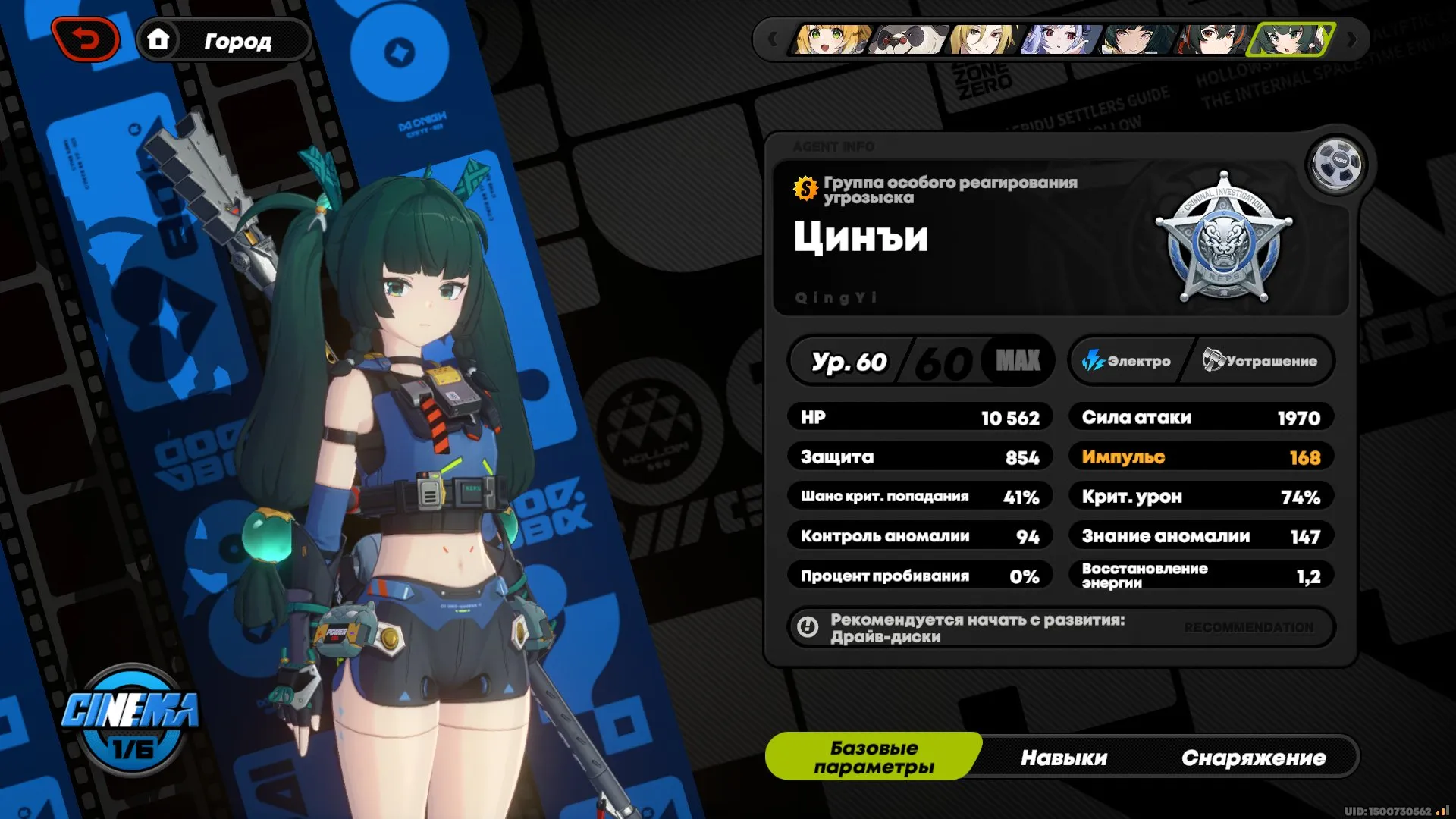Select the Электро element icon
The image size is (1456, 819).
pyautogui.click(x=1093, y=362)
